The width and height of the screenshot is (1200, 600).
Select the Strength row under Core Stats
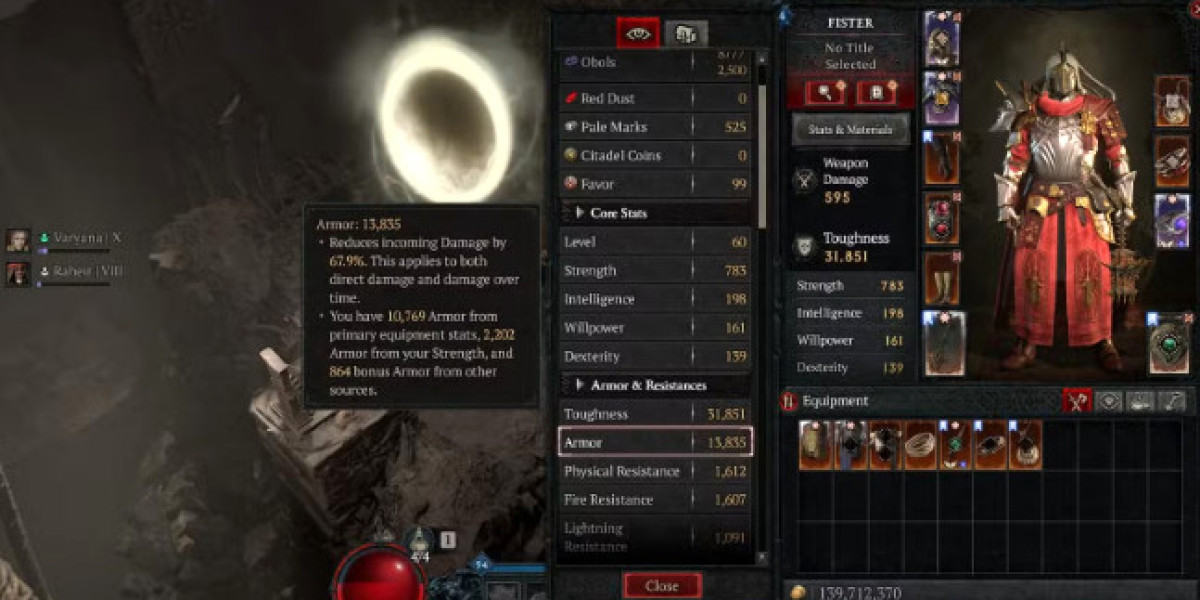pos(655,271)
